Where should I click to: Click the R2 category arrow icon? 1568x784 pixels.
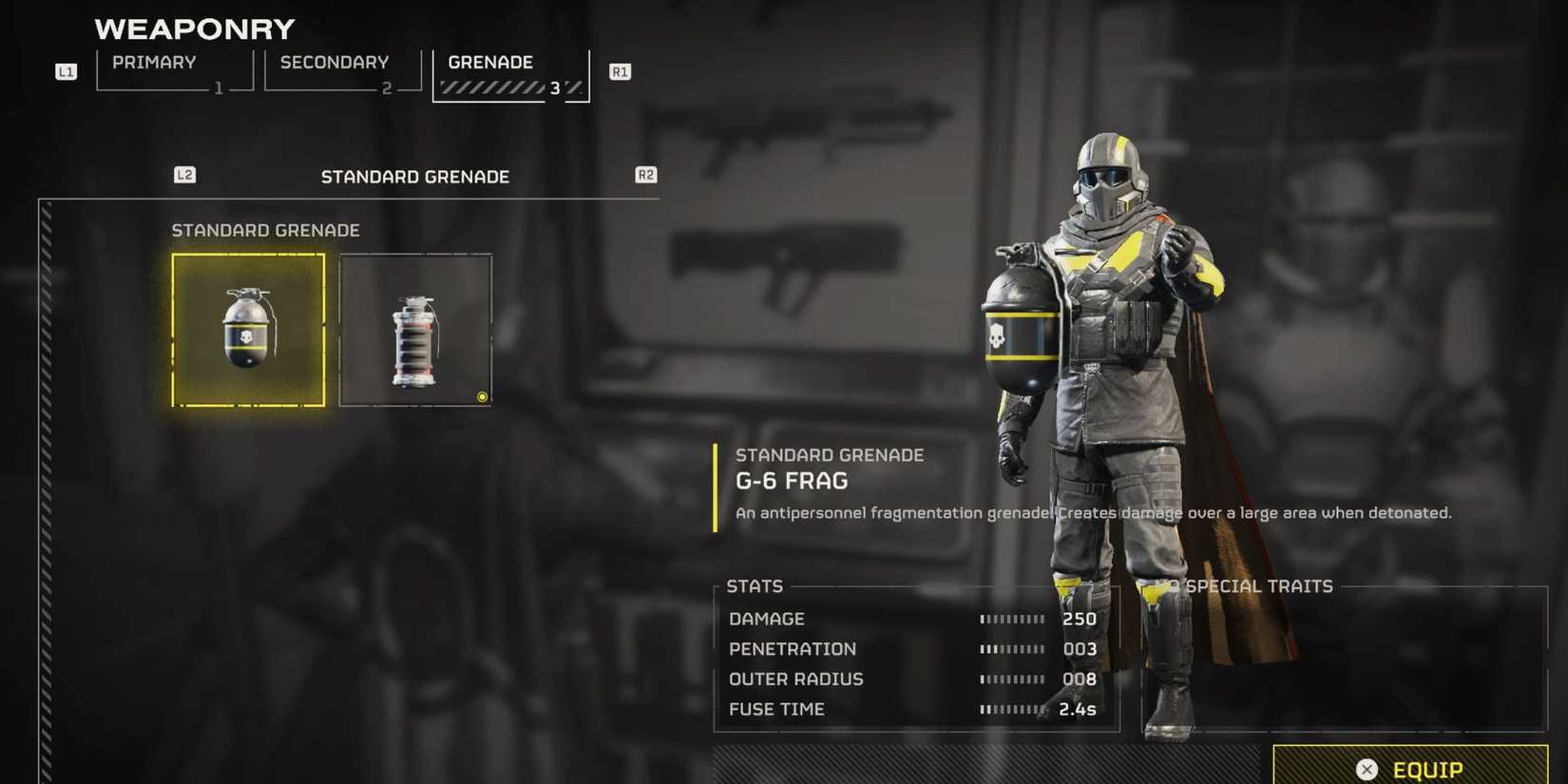point(645,175)
